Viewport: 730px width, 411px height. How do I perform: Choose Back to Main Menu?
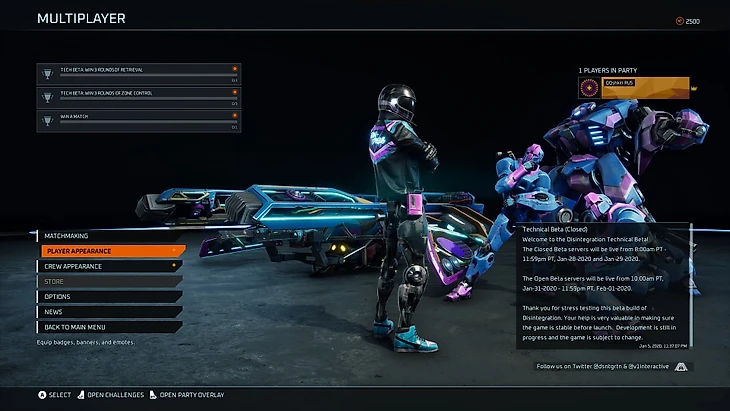110,327
